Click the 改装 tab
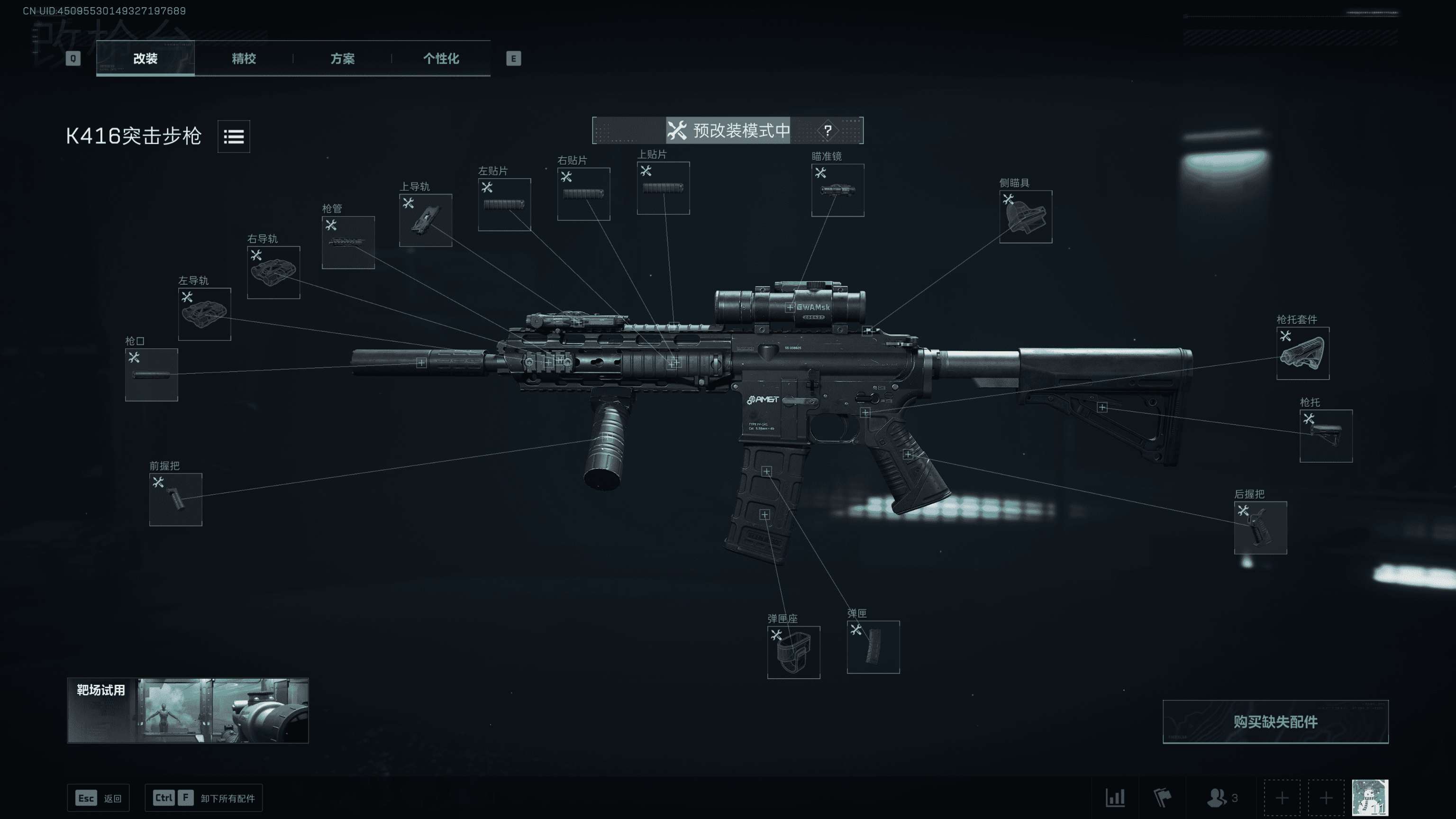This screenshot has width=1456, height=819. [145, 58]
